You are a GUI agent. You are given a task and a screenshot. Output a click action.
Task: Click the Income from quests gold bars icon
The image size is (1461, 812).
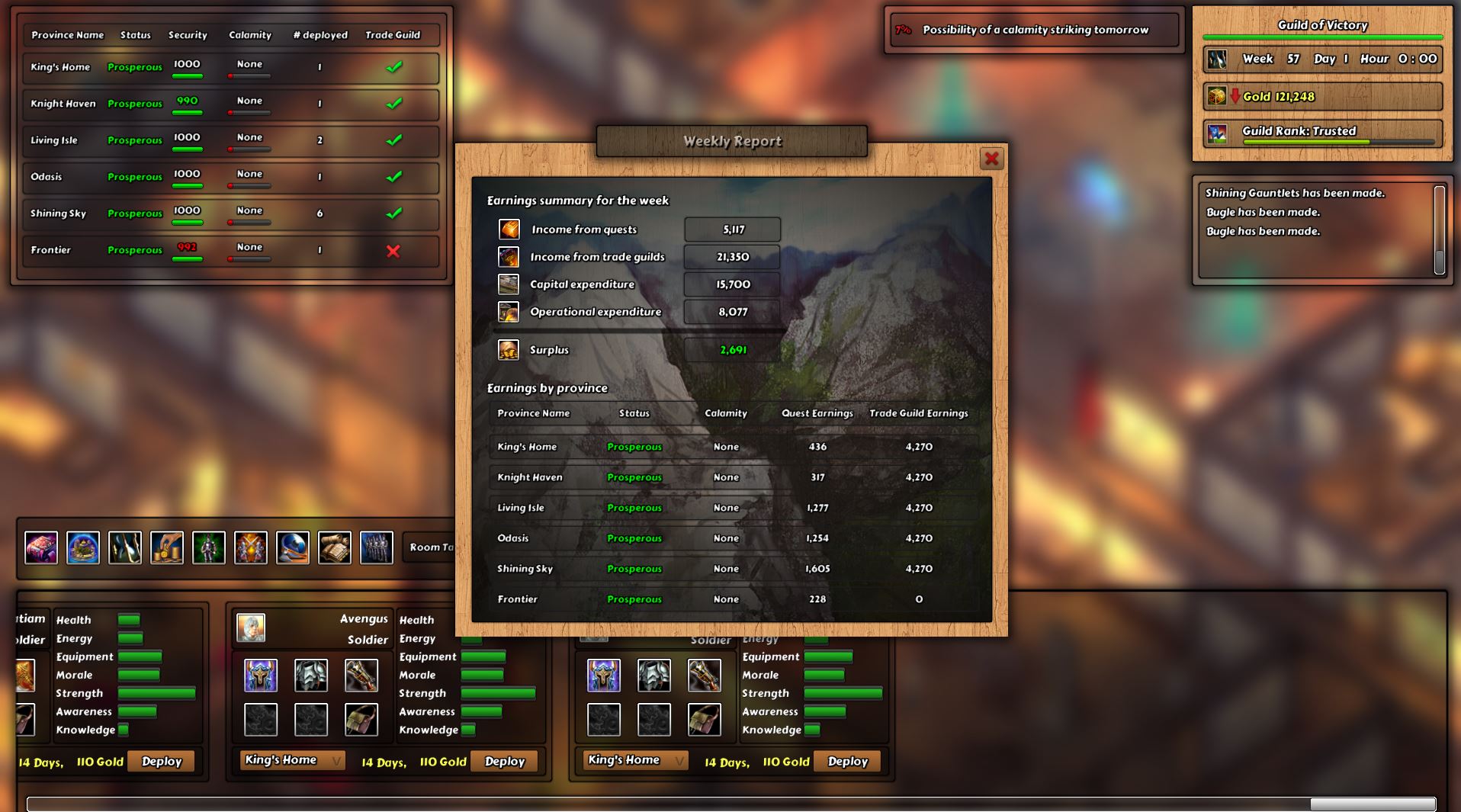coord(509,229)
